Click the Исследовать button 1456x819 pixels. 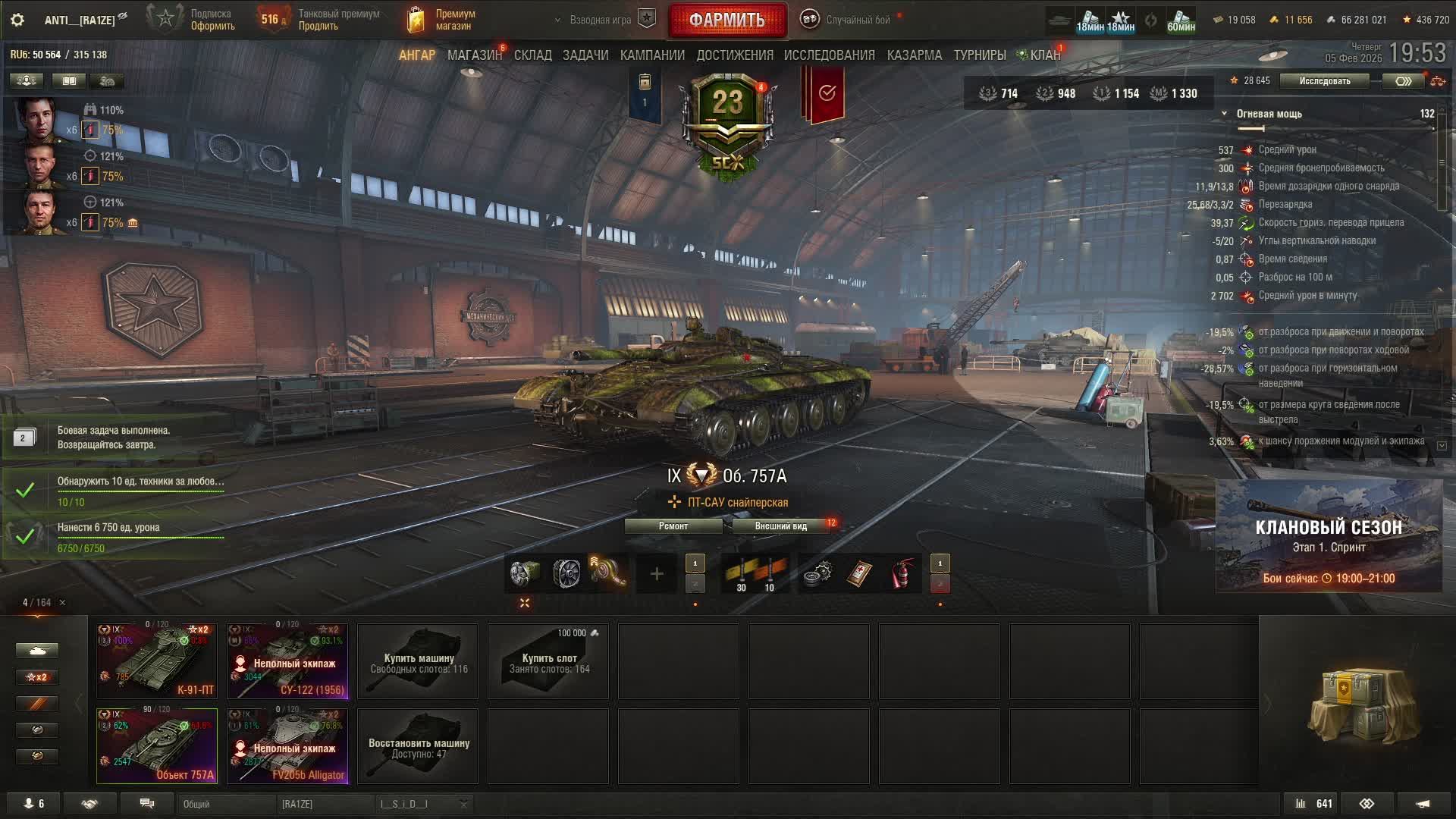[x=1324, y=81]
